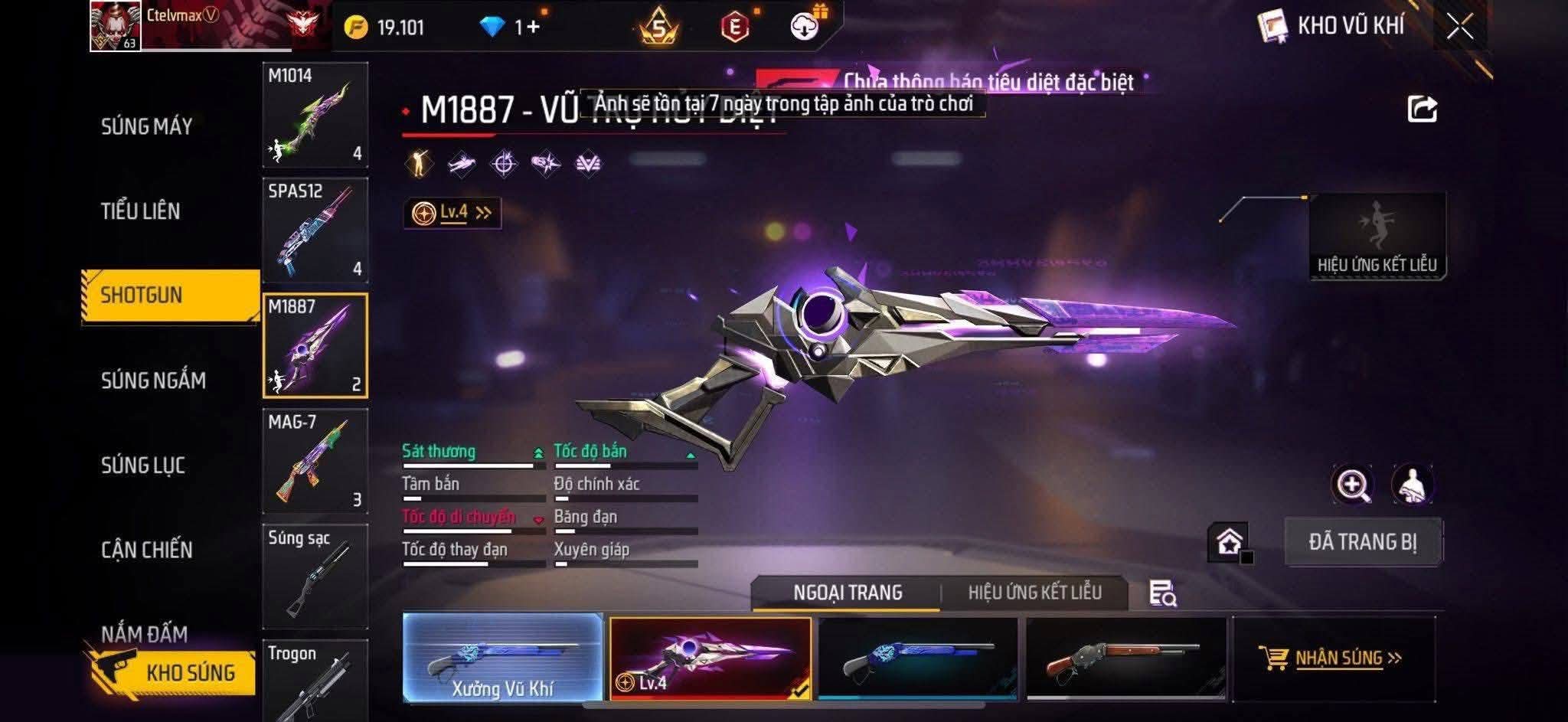This screenshot has width=1568, height=722.
Task: Click the Đã Trang Bị equipped button
Action: (x=1363, y=542)
